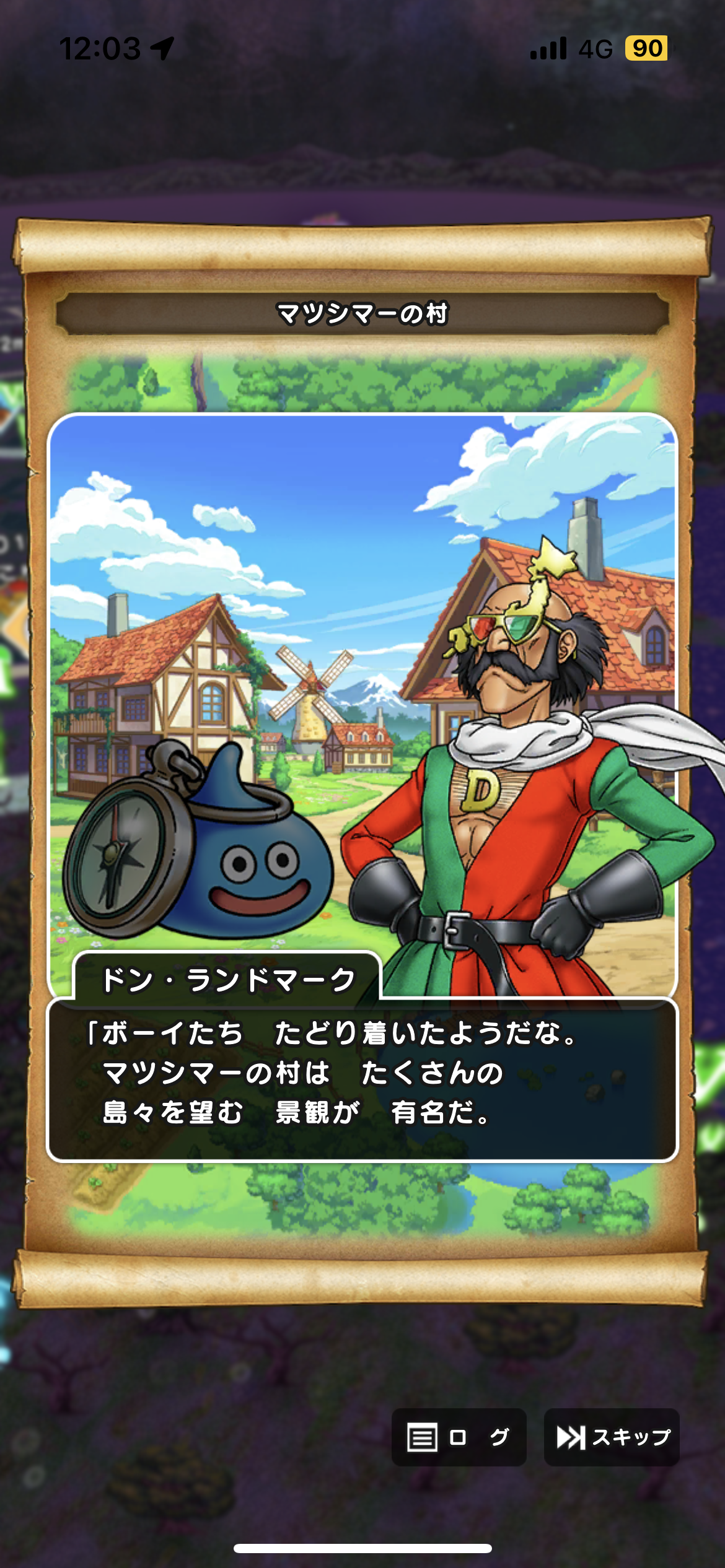This screenshot has width=725, height=1568.
Task: Open the ログ dialogue log
Action: coord(459,1437)
